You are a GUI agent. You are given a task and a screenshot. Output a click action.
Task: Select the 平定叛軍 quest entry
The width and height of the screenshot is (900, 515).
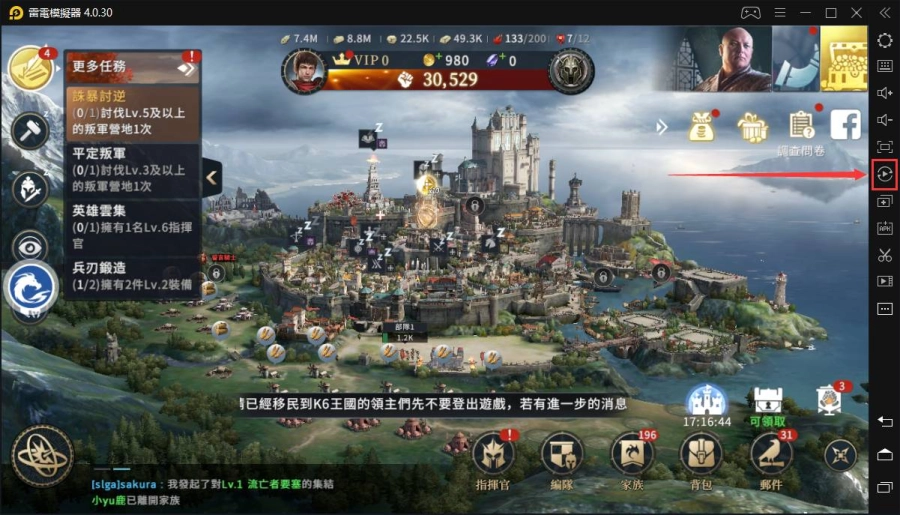[x=132, y=170]
